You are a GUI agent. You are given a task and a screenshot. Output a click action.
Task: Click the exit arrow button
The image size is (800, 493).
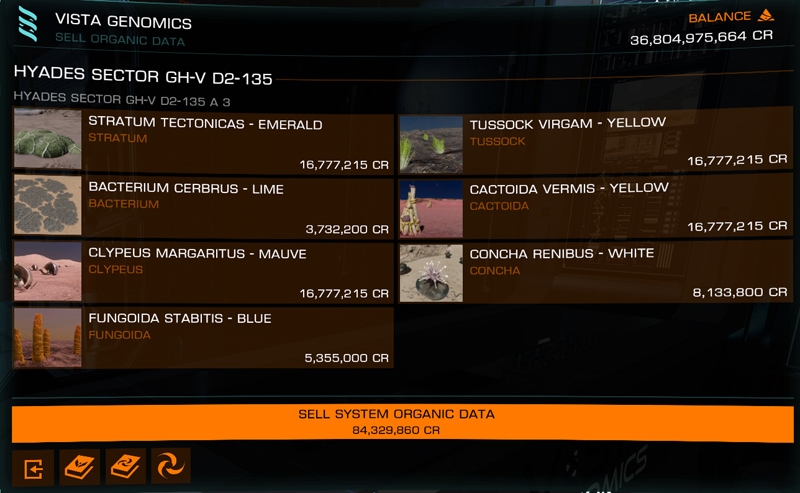33,467
